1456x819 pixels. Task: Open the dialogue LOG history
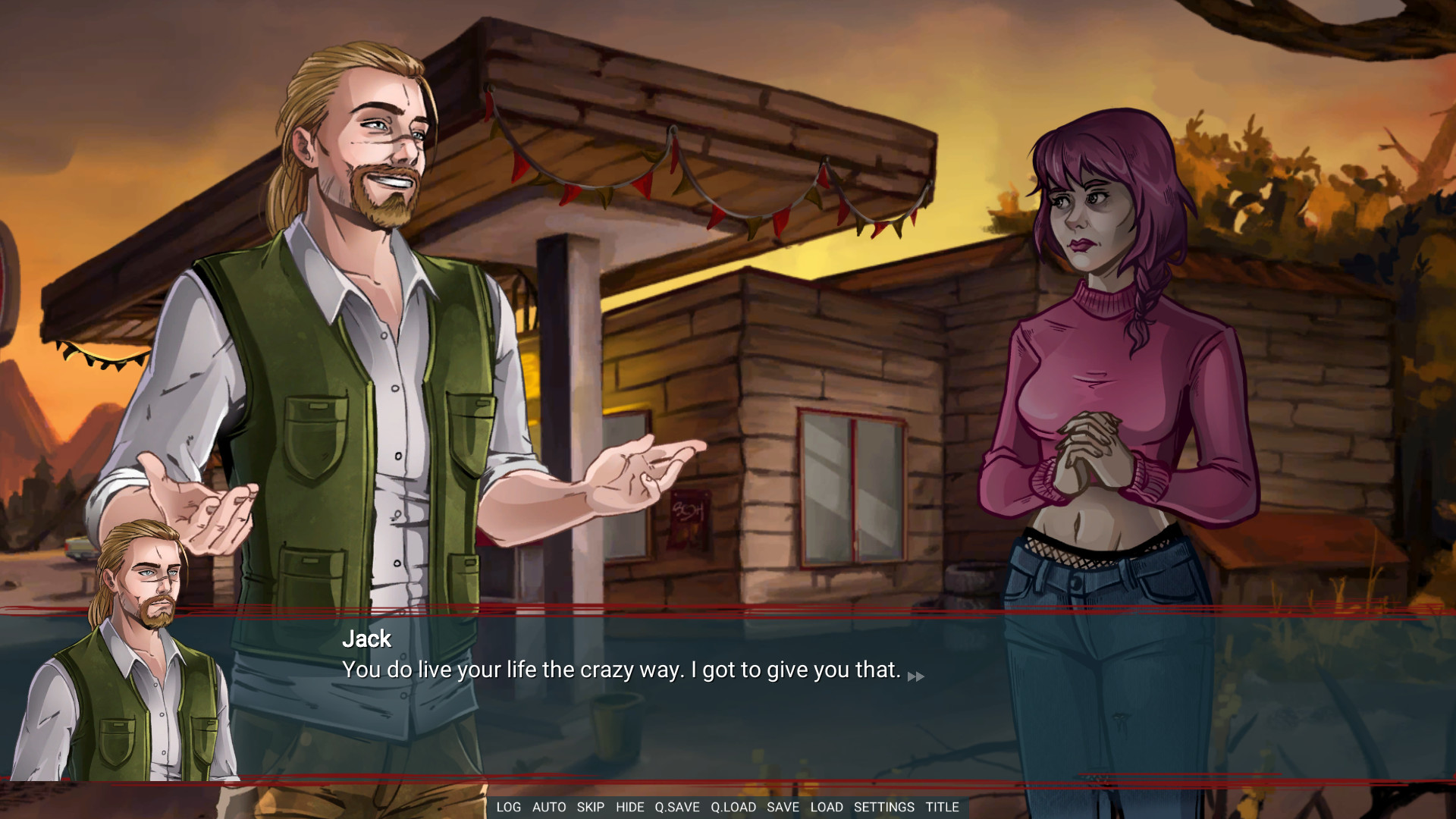tap(509, 807)
